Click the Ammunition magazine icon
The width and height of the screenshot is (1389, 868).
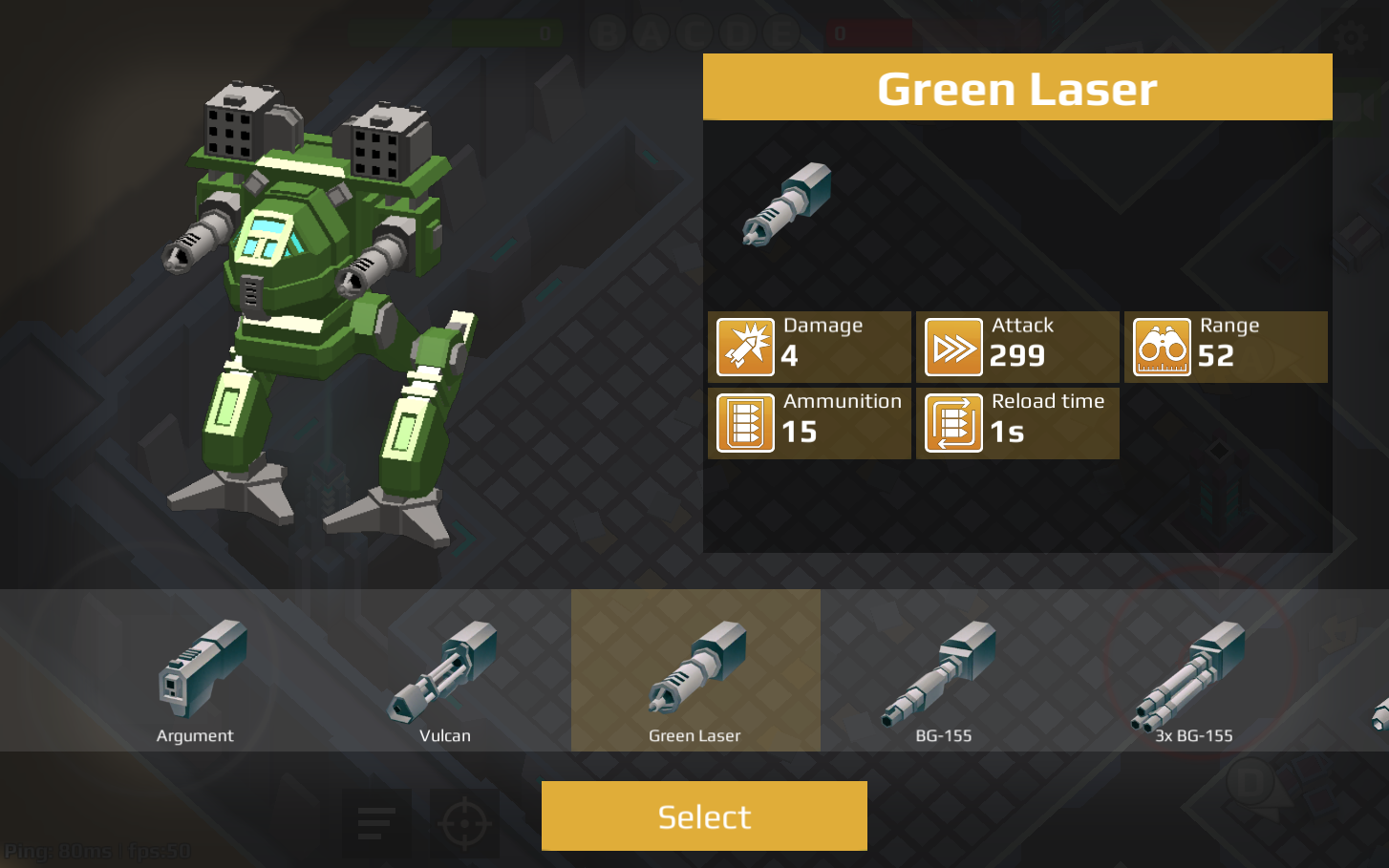744,423
